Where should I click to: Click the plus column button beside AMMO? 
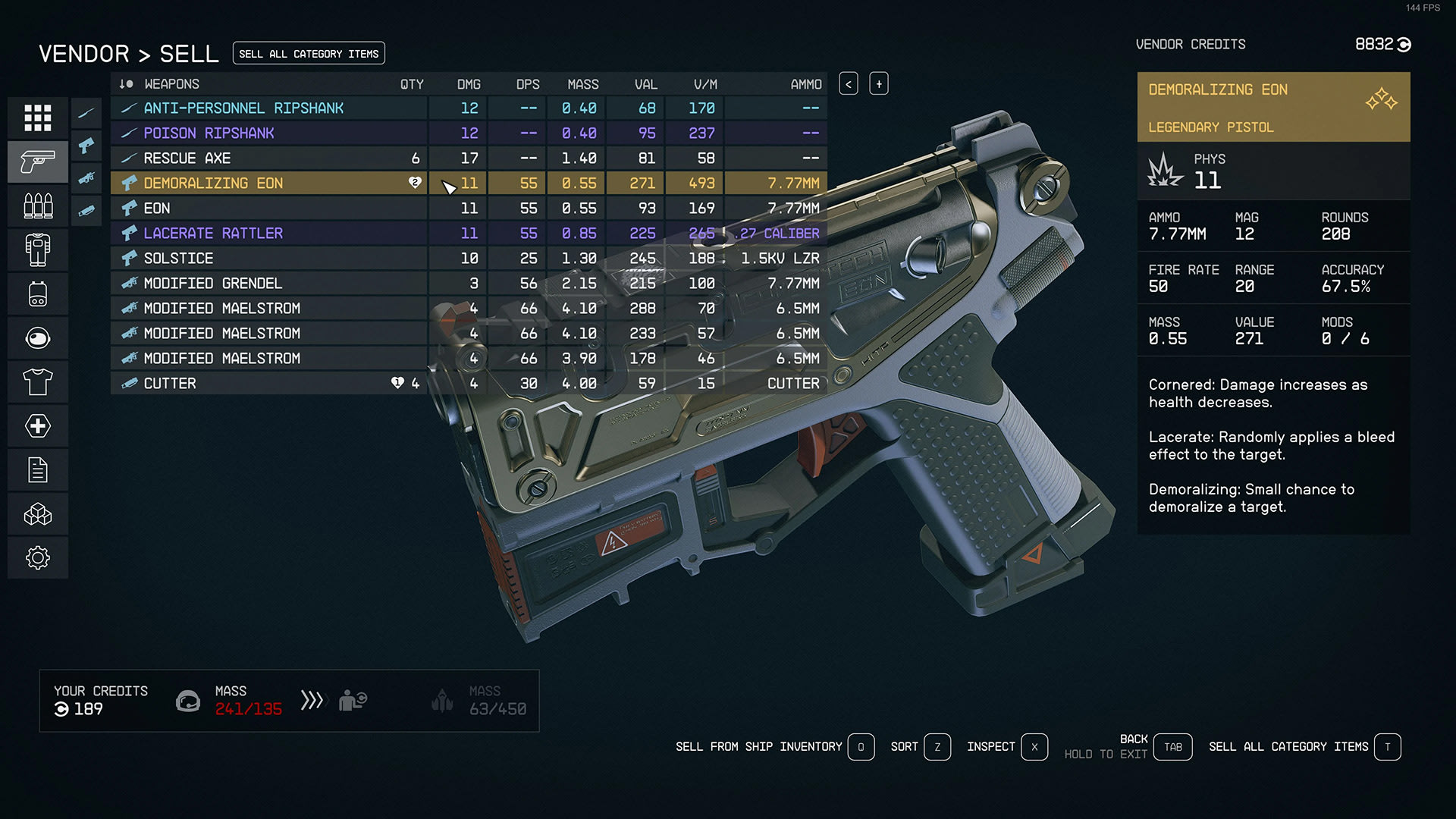click(x=879, y=84)
